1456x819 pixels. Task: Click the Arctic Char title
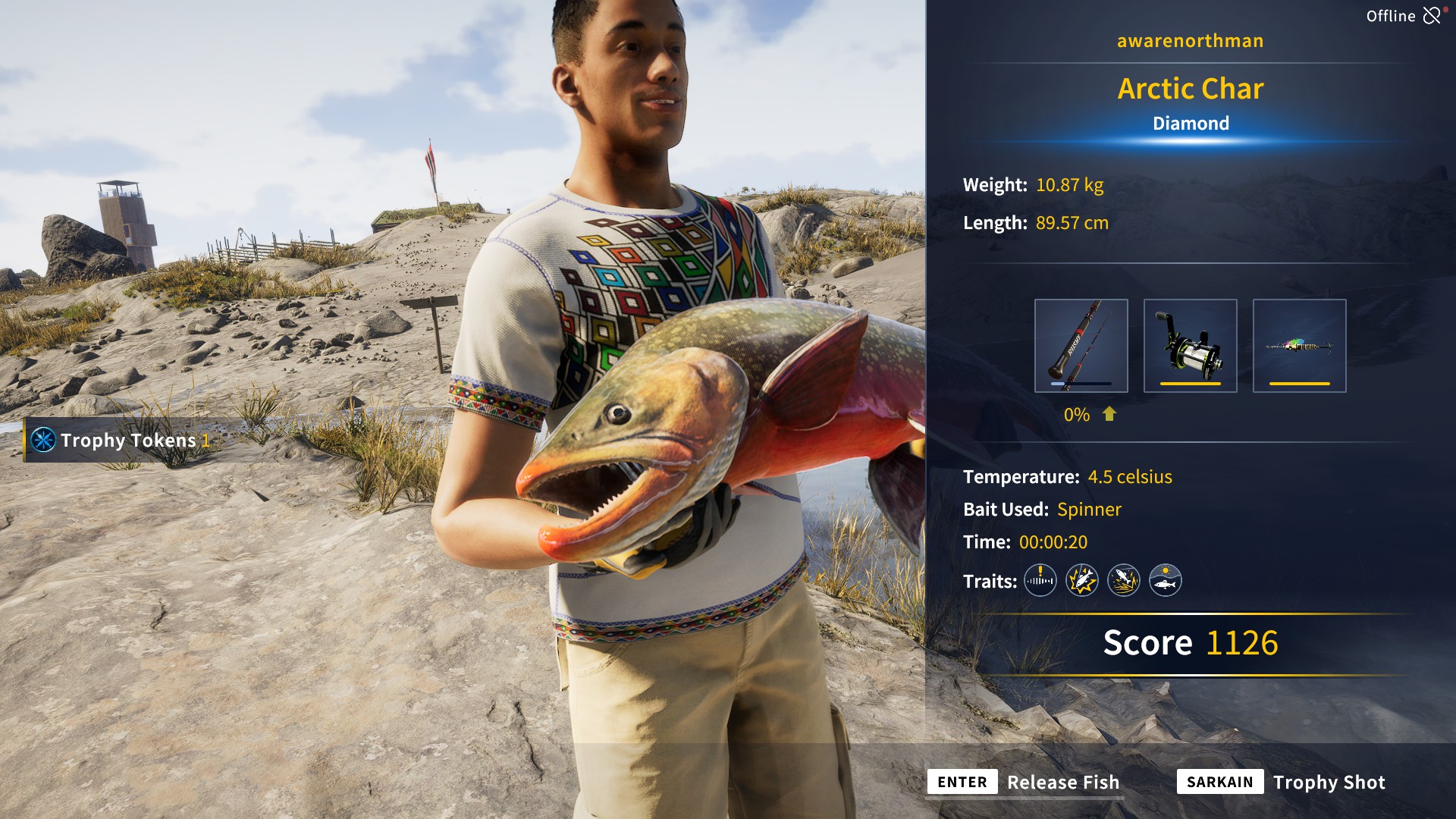[x=1191, y=89]
